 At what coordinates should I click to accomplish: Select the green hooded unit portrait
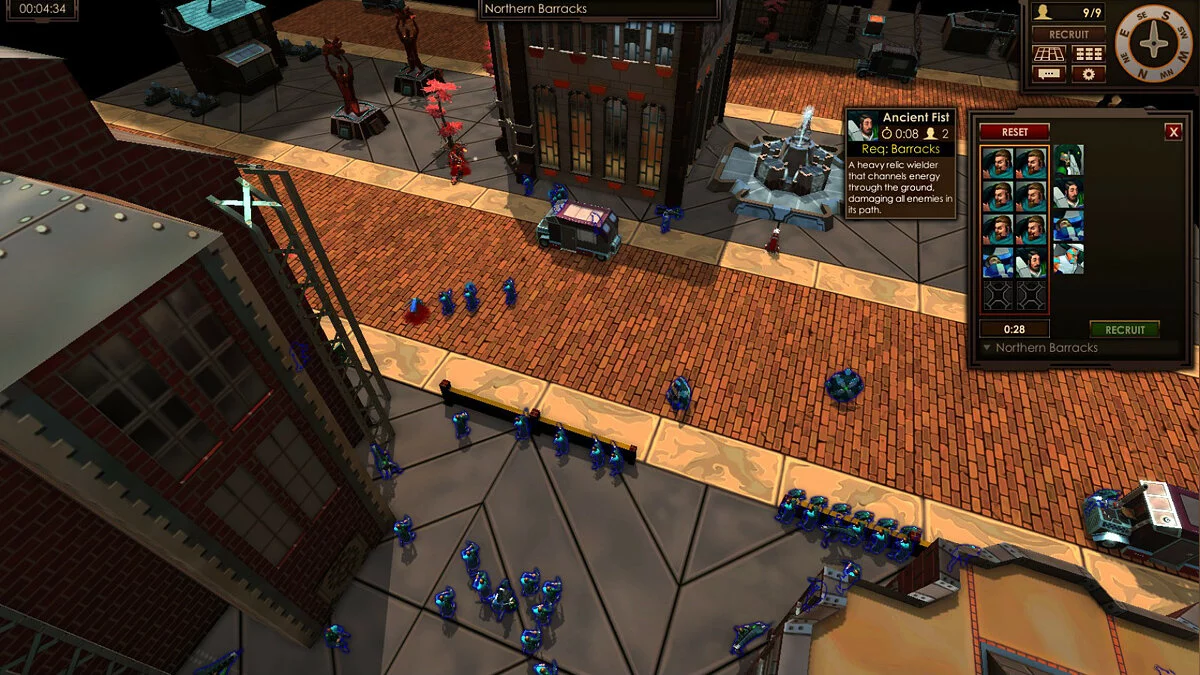coord(1068,160)
